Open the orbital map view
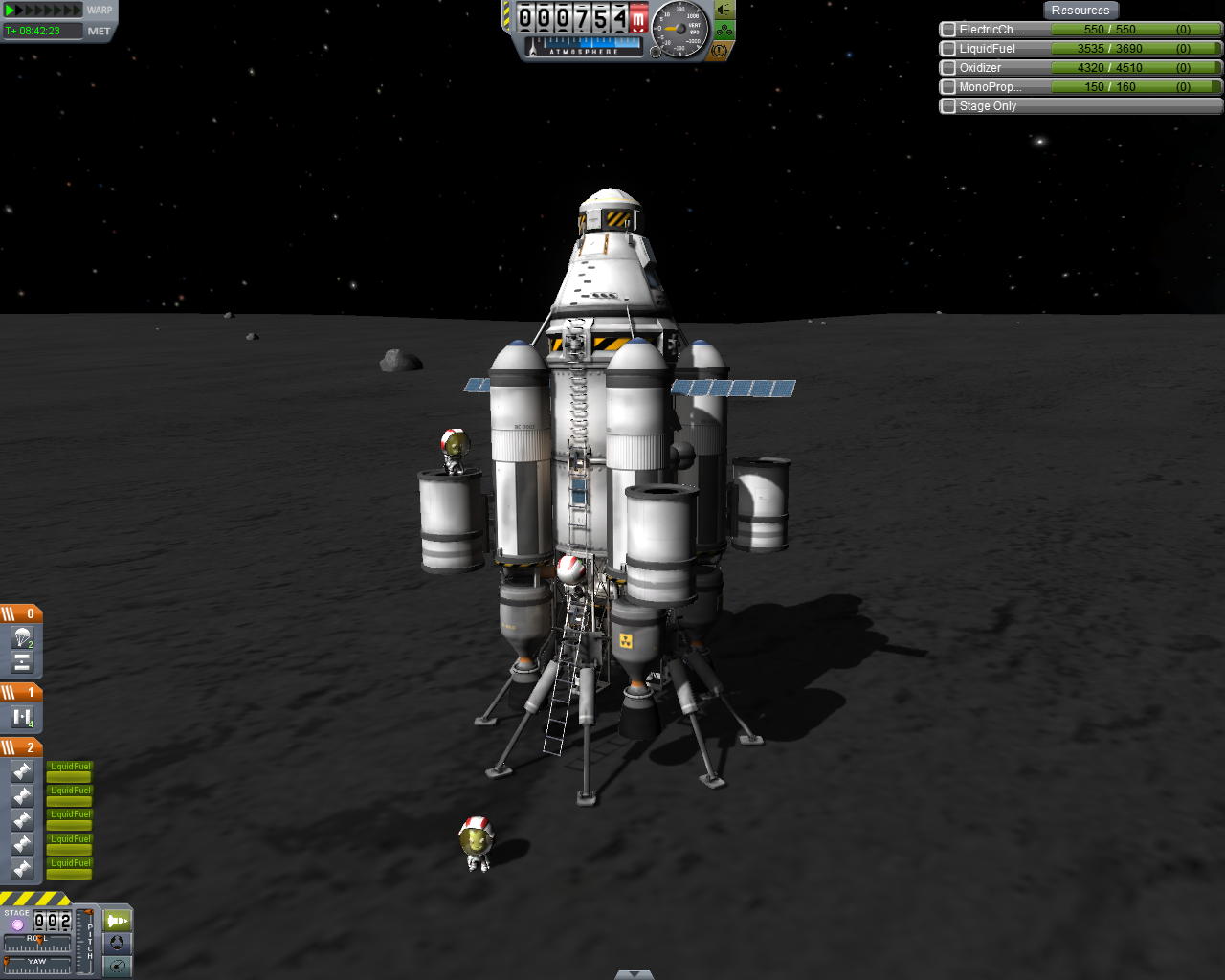The height and width of the screenshot is (980, 1225). (x=117, y=966)
